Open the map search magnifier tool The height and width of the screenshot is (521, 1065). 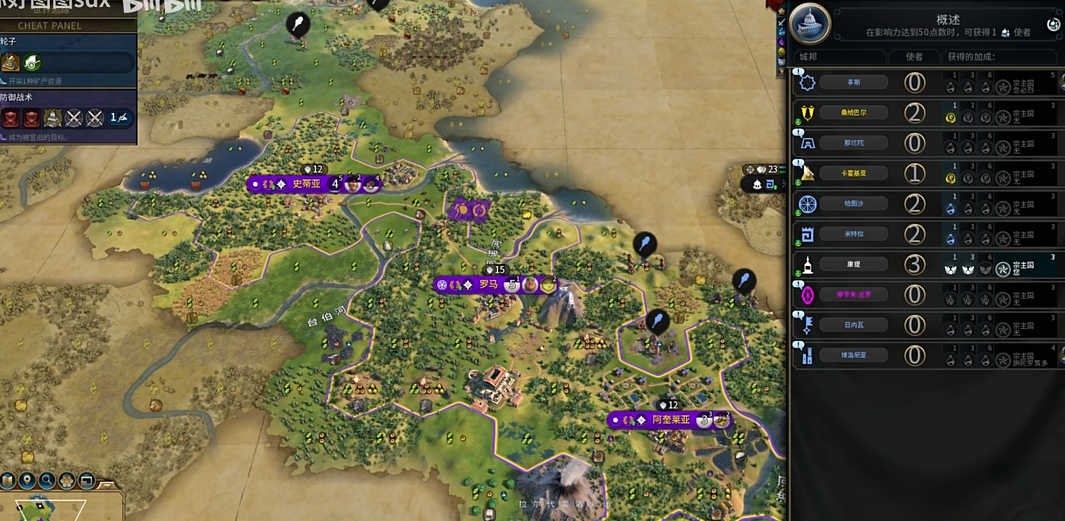pyautogui.click(x=48, y=481)
